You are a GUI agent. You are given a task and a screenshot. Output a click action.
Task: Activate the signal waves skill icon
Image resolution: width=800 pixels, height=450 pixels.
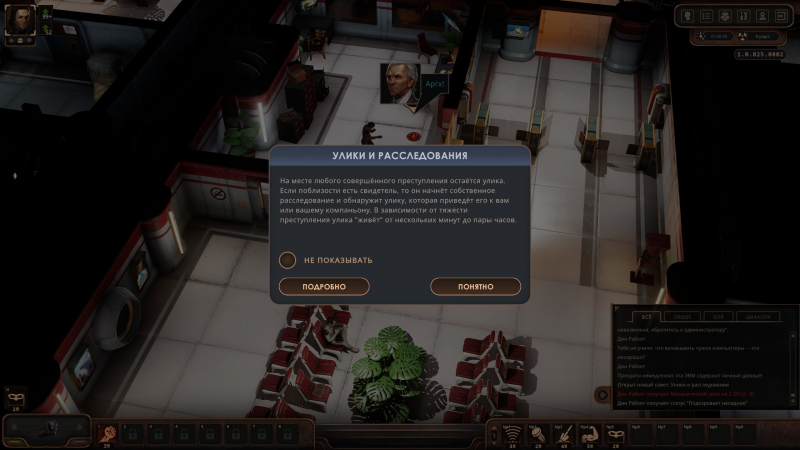513,432
